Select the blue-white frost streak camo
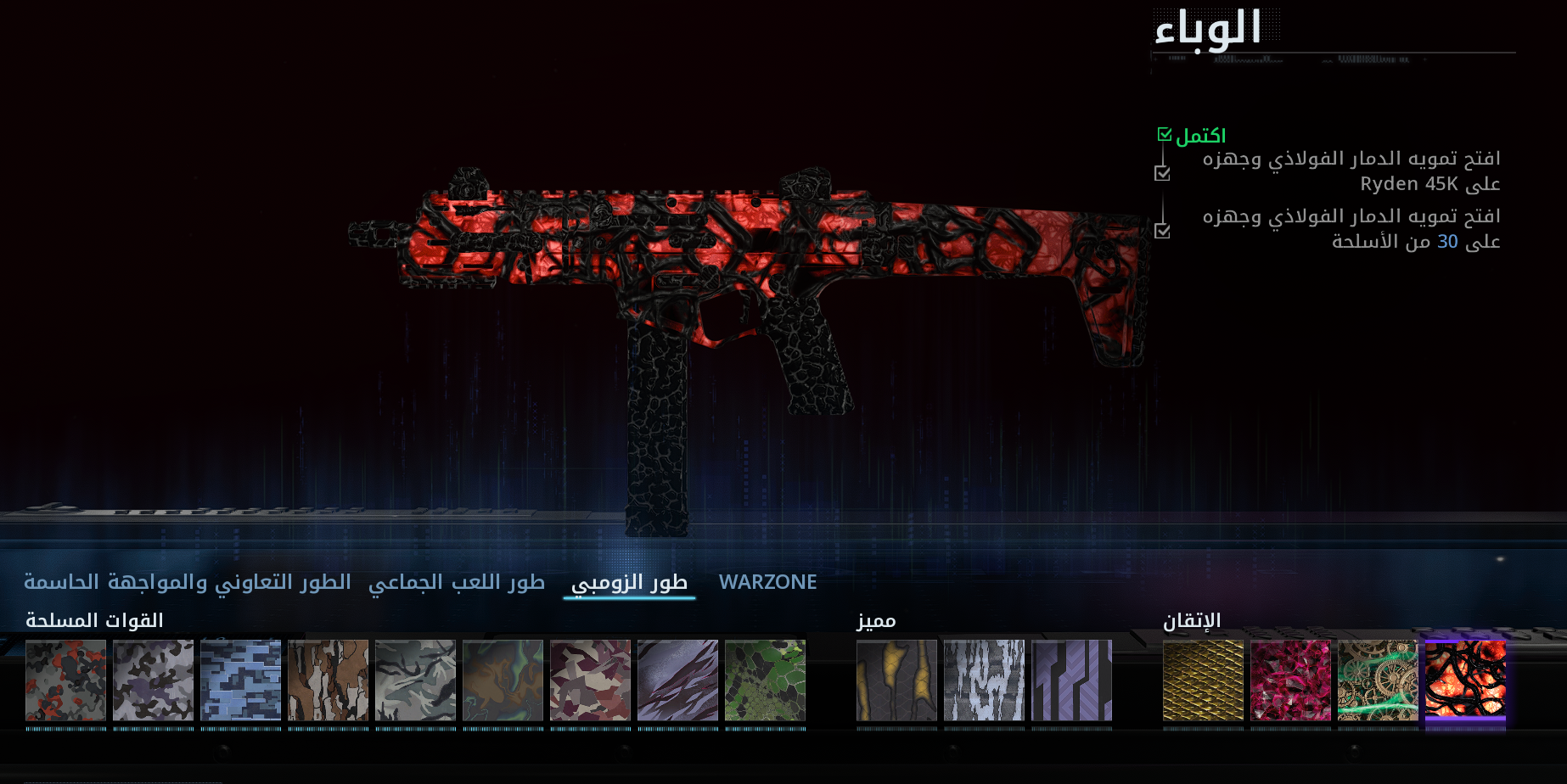The width and height of the screenshot is (1567, 784). (985, 680)
